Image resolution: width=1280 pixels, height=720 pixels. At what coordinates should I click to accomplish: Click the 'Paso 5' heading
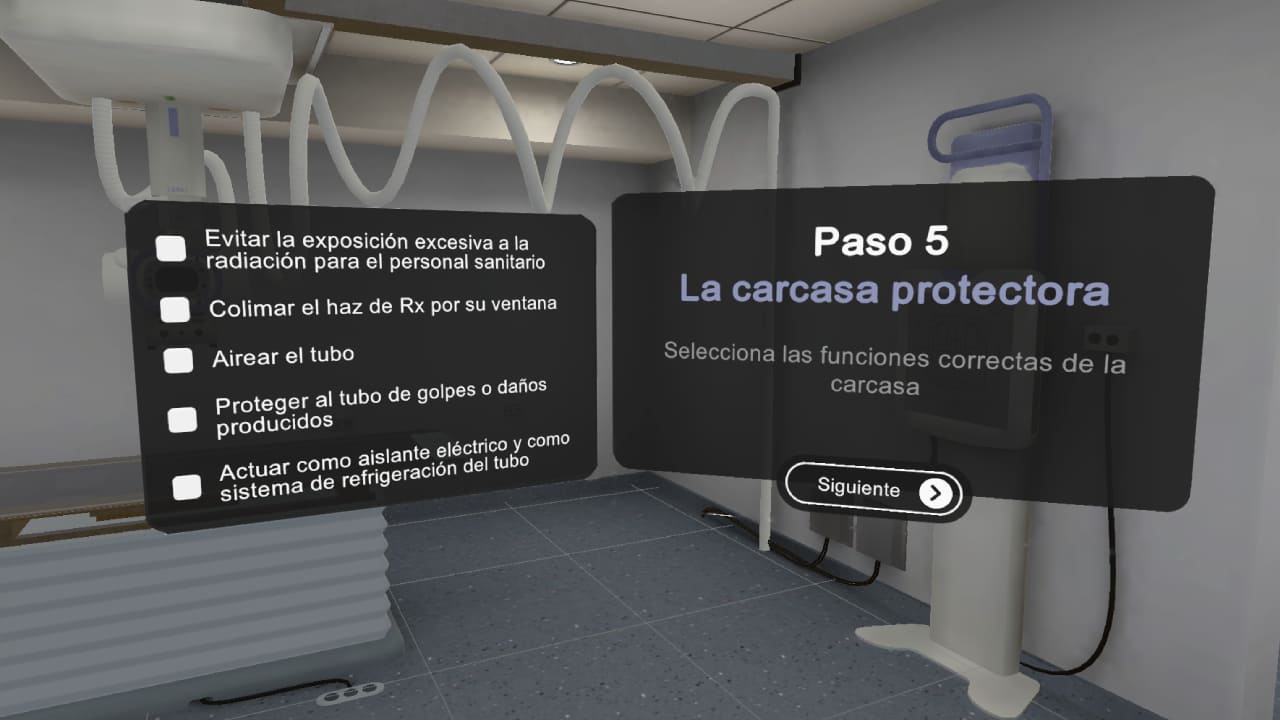[x=884, y=242]
